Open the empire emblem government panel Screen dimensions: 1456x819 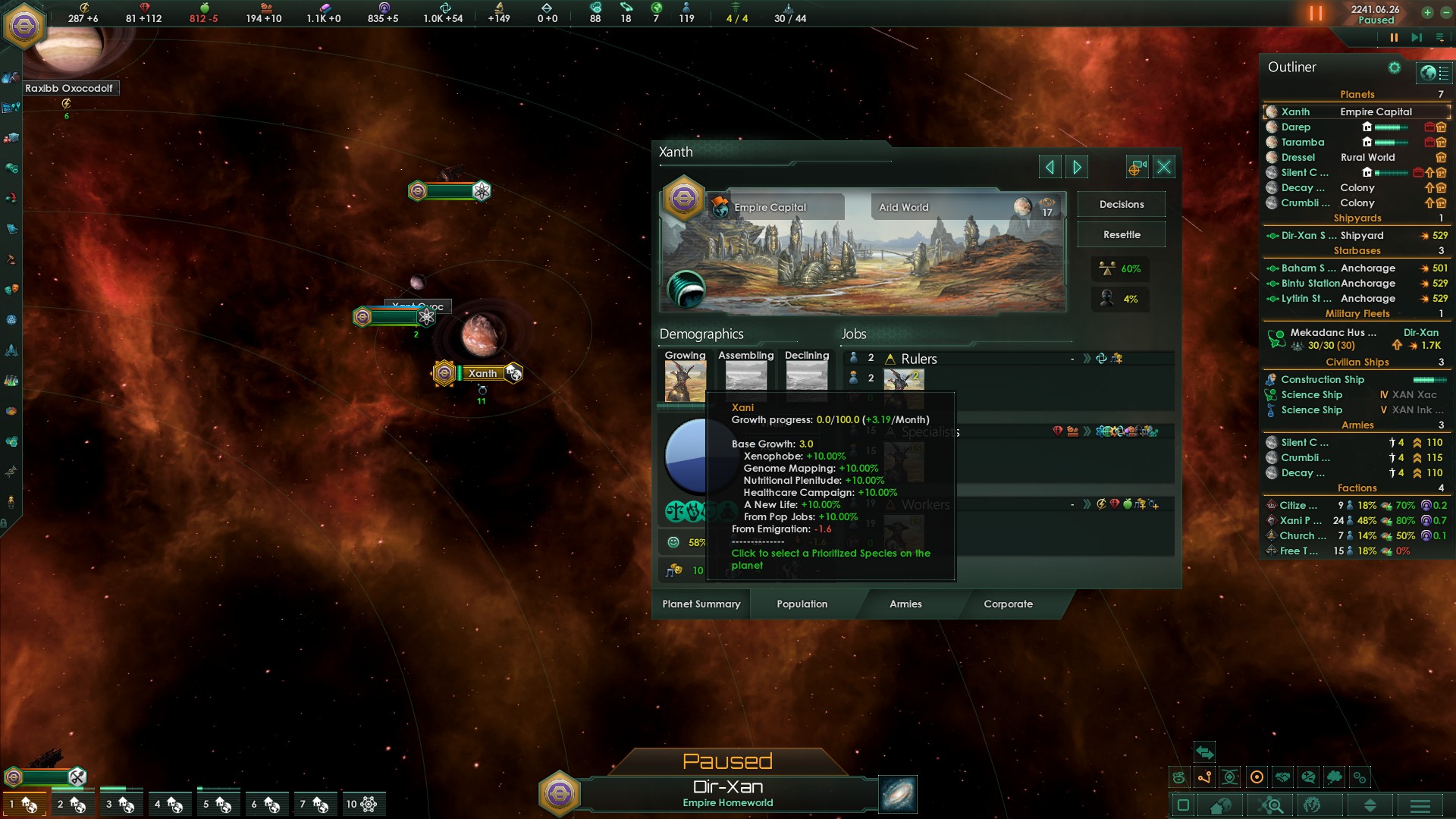tap(24, 27)
